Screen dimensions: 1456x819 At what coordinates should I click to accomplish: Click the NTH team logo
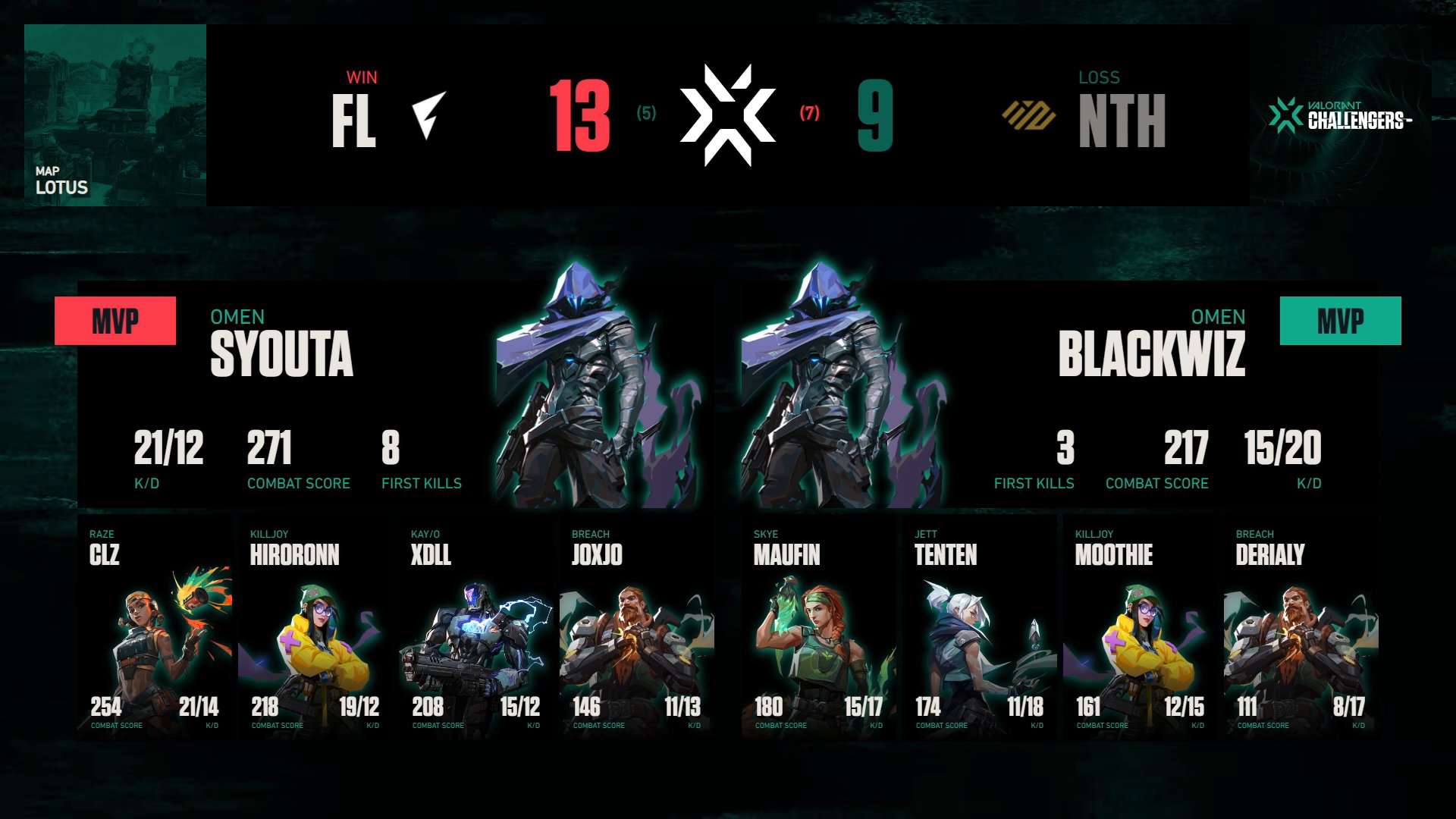pos(1030,115)
